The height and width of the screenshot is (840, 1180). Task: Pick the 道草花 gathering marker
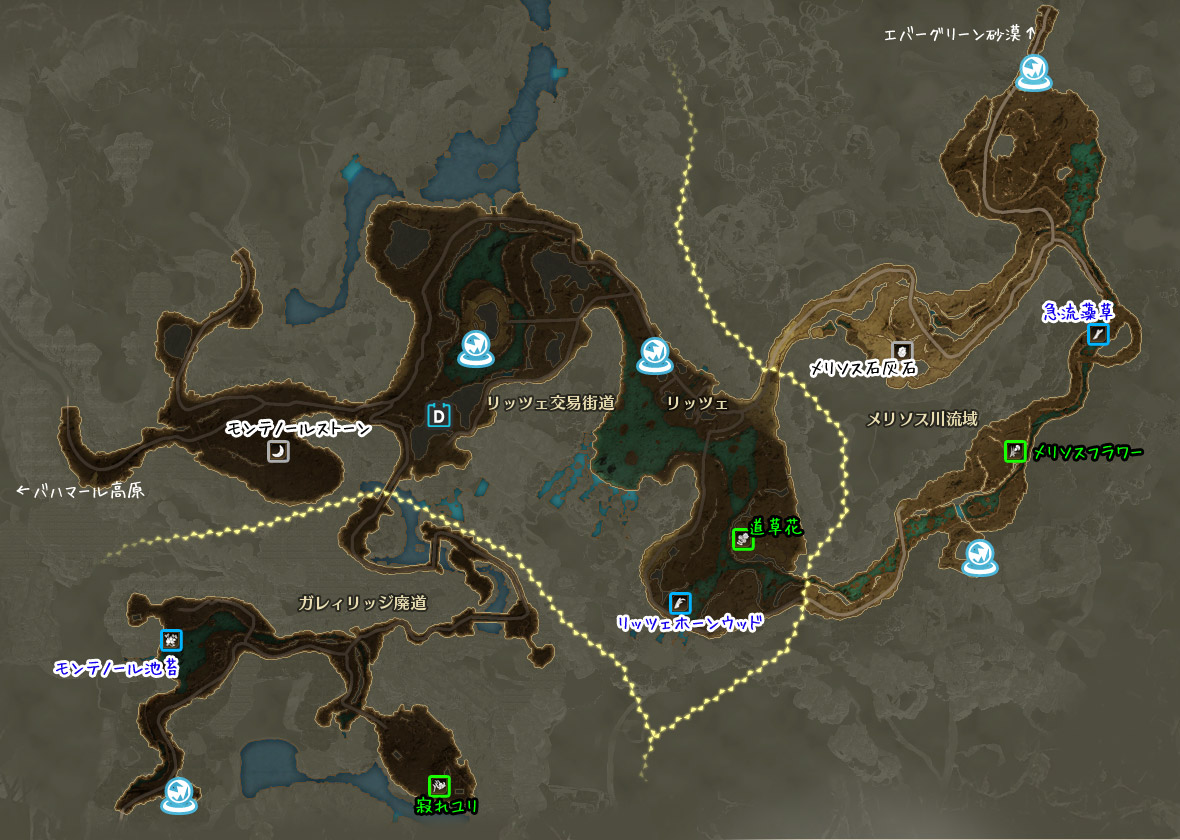[742, 538]
